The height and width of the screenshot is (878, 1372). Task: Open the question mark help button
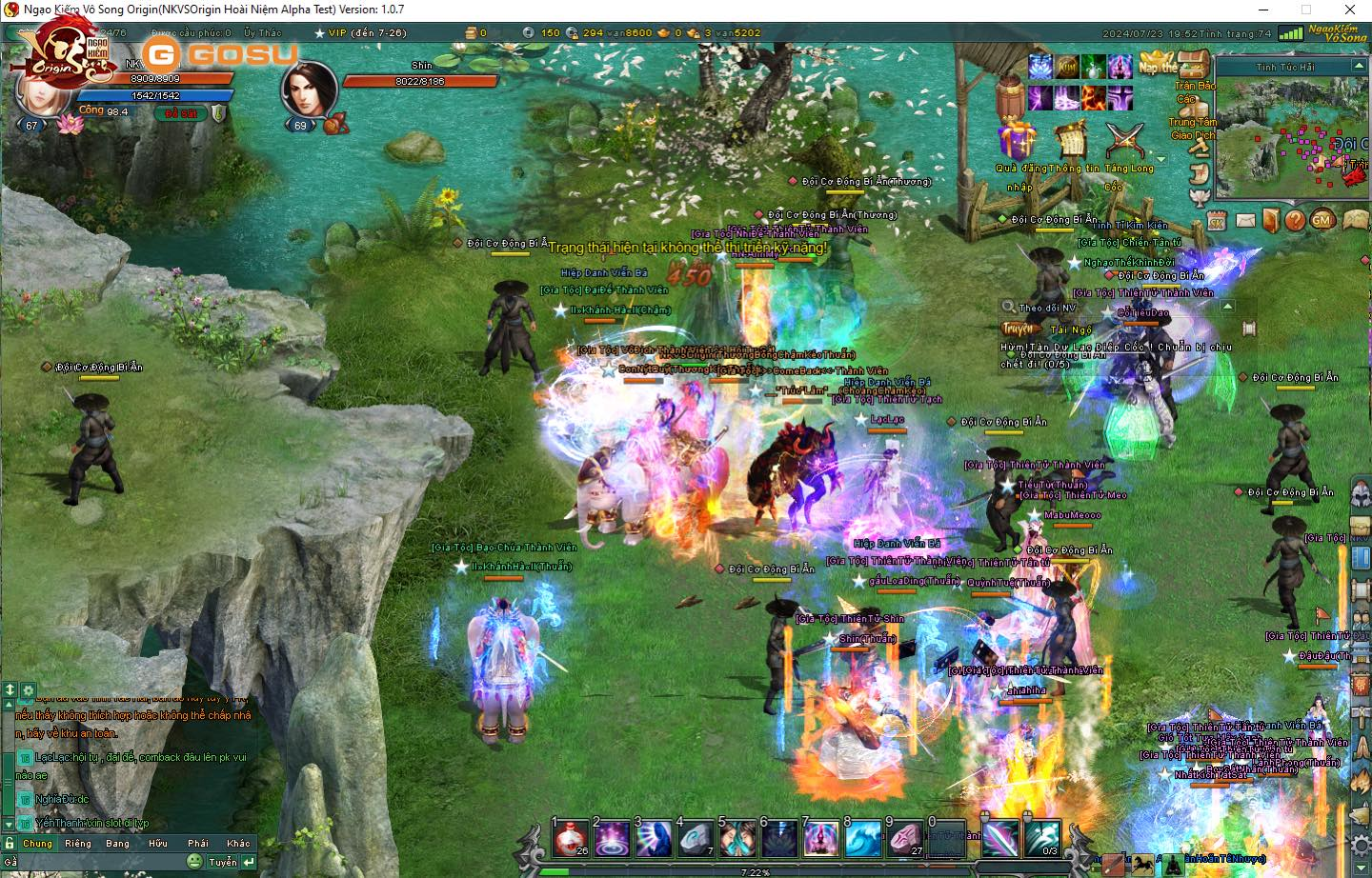[x=1295, y=220]
